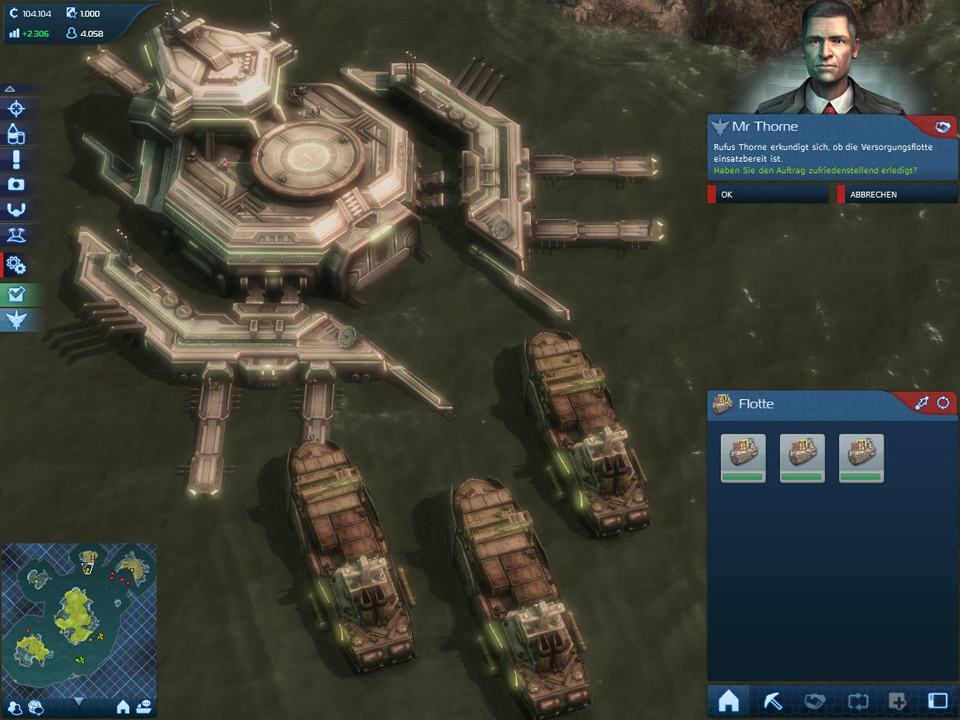Confirm with the OK button
This screenshot has width=960, height=720.
770,195
